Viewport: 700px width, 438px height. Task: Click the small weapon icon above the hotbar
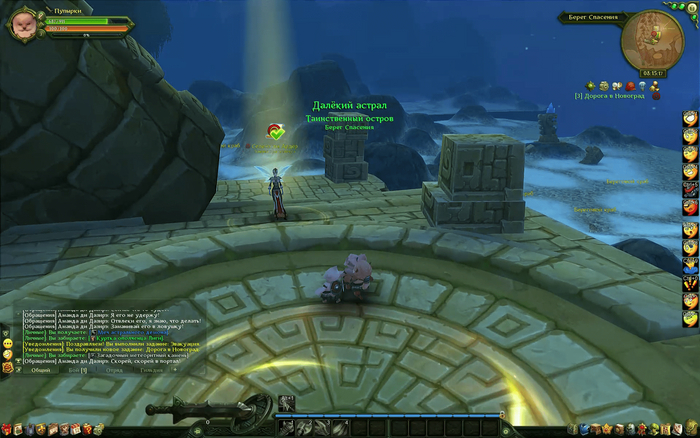[286, 403]
